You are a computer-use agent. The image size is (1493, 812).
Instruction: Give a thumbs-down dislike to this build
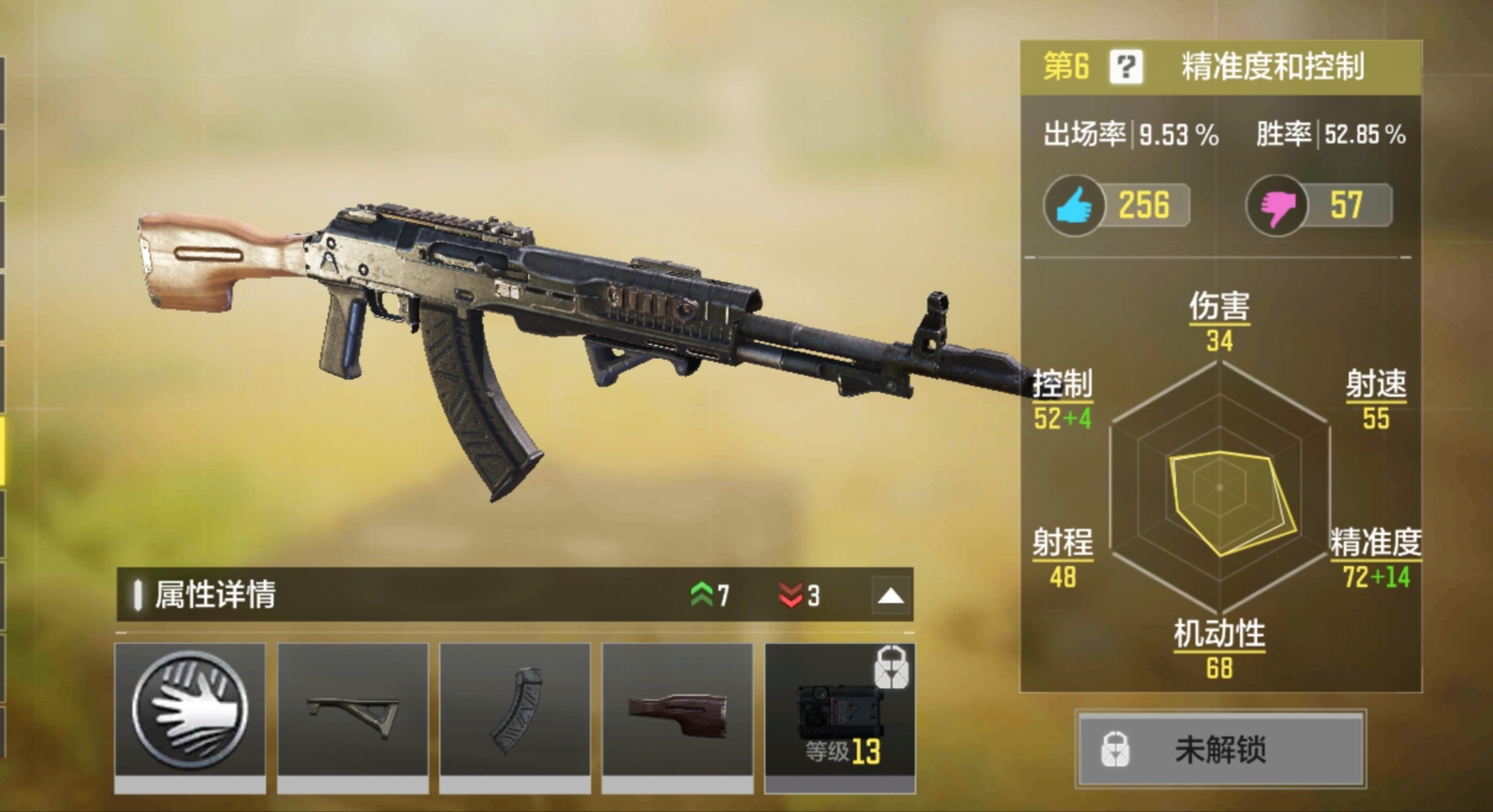click(1276, 206)
